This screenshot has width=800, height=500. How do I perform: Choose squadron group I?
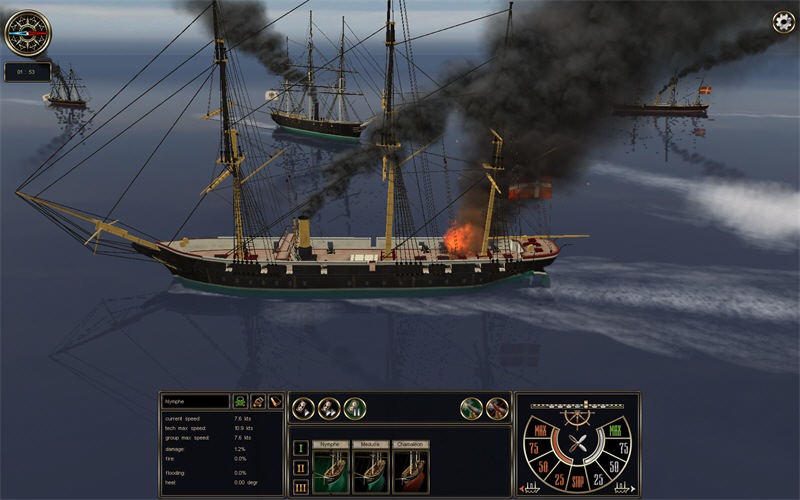300,447
